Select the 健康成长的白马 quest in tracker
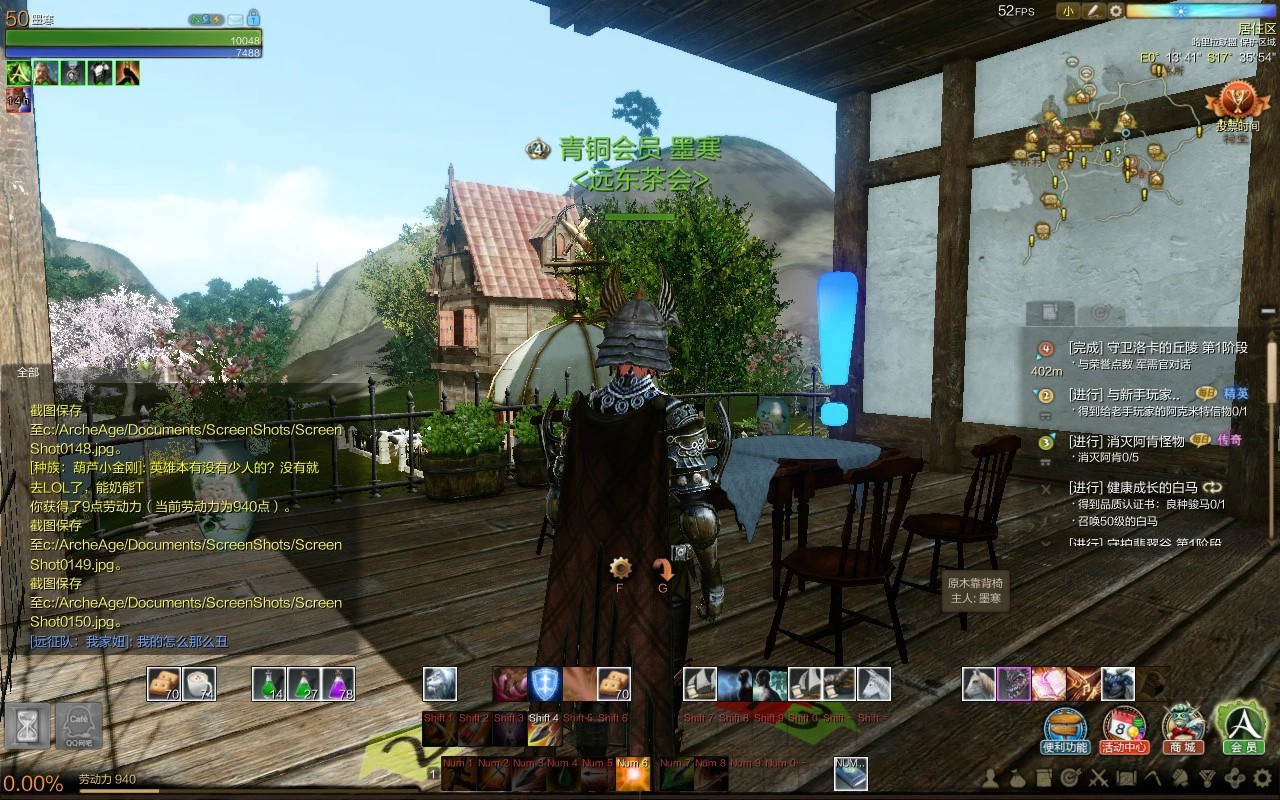The width and height of the screenshot is (1280, 800). click(1133, 487)
